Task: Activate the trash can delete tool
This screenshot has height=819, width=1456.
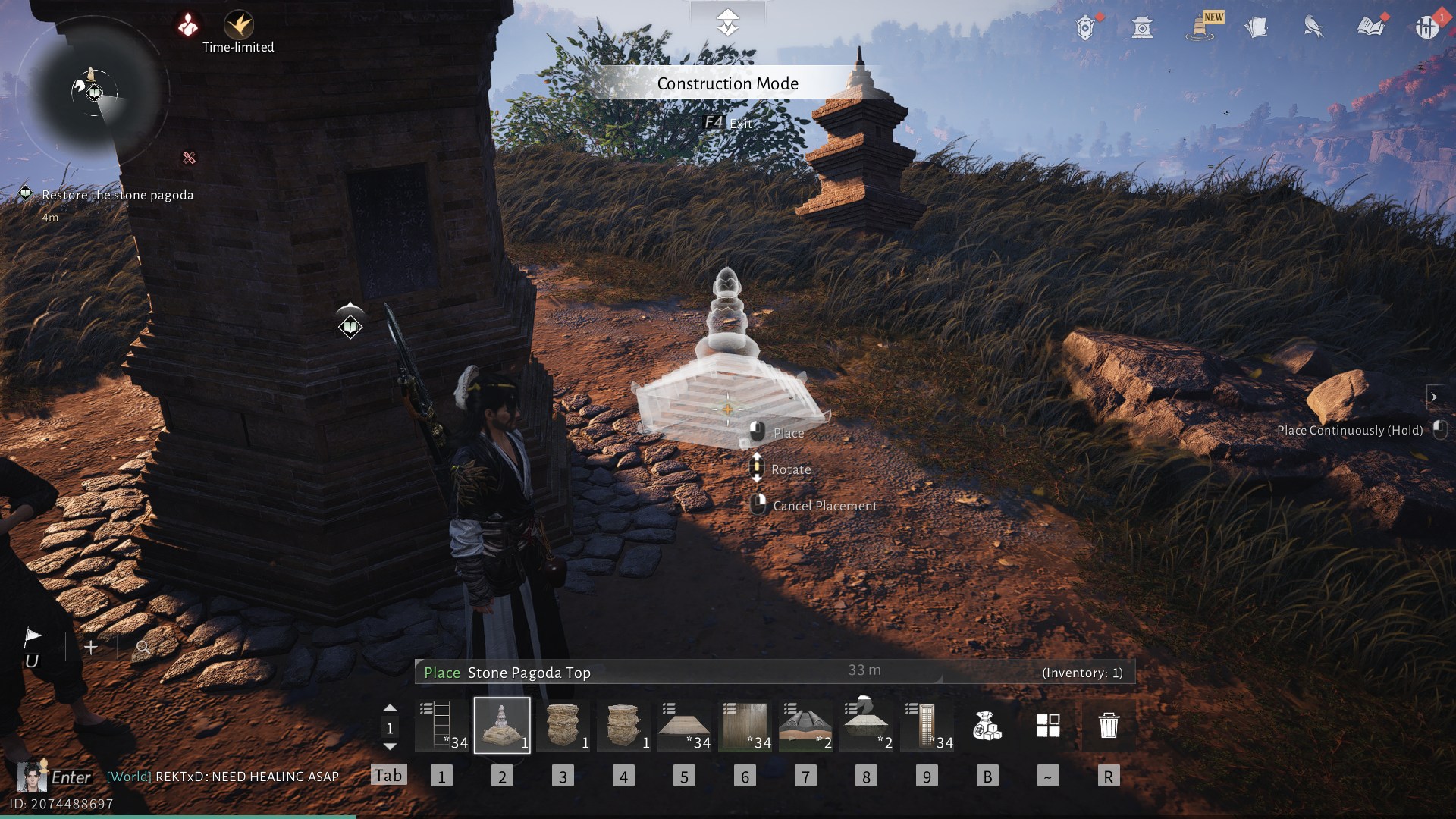Action: [1109, 726]
